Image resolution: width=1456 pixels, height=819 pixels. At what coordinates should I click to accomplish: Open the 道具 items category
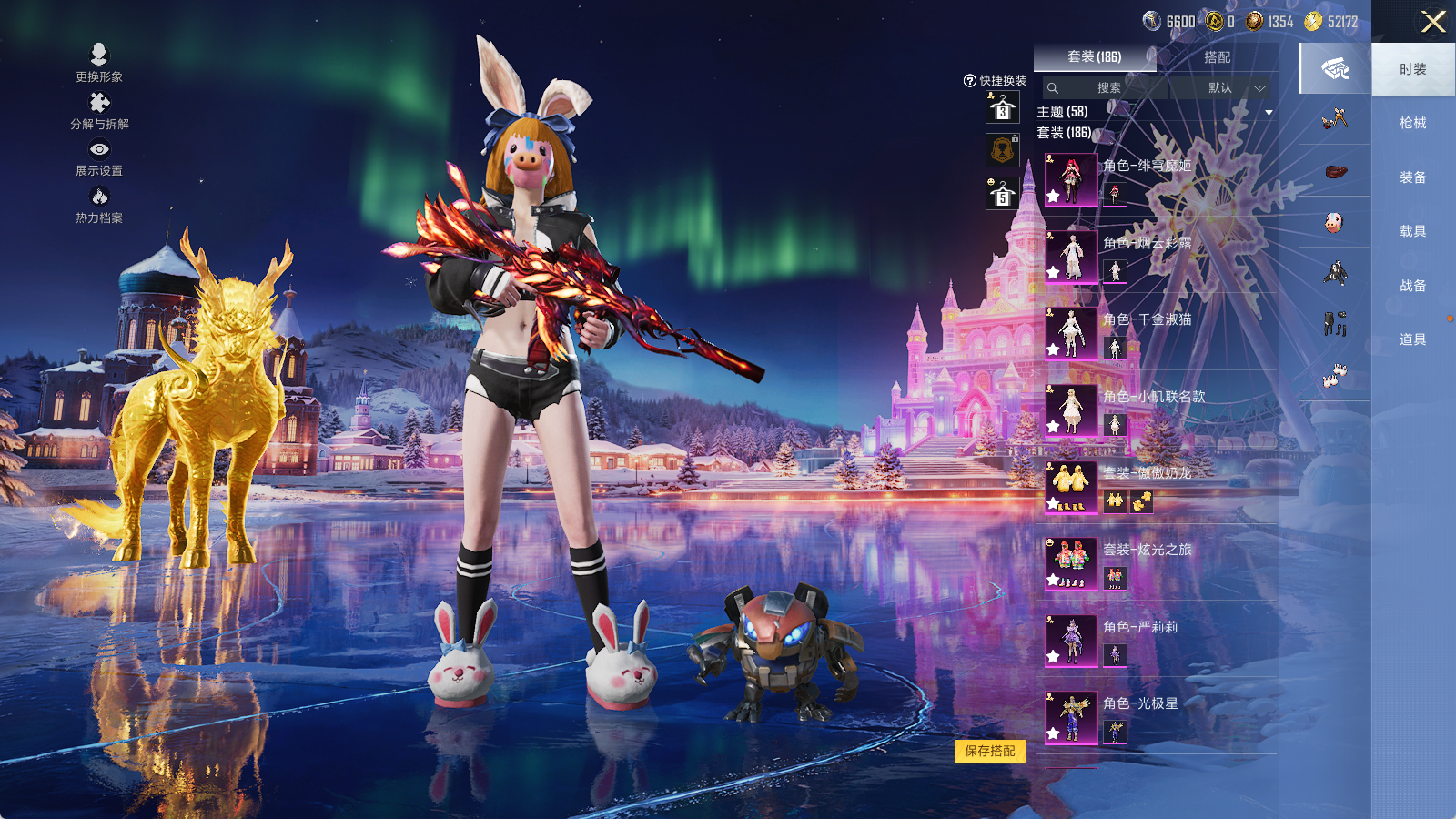[x=1412, y=339]
